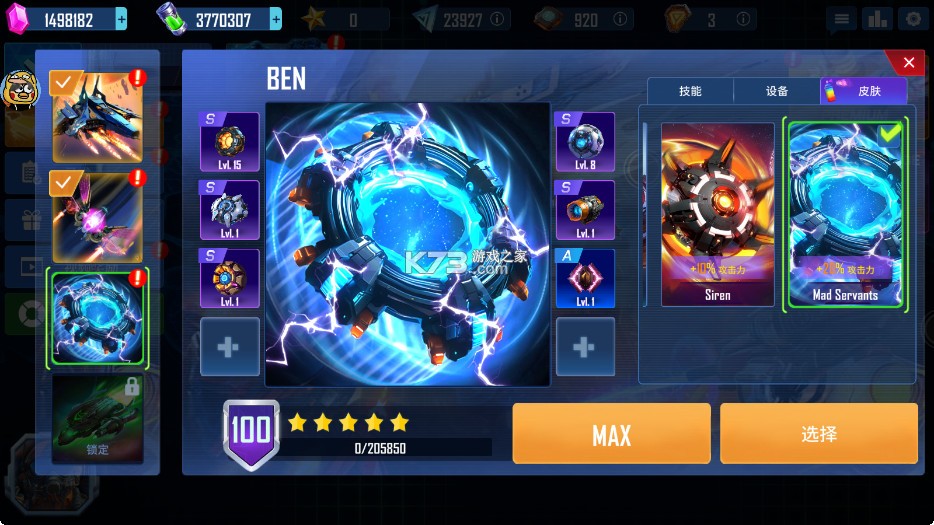
Task: Add green energy with the plus button
Action: coord(275,19)
